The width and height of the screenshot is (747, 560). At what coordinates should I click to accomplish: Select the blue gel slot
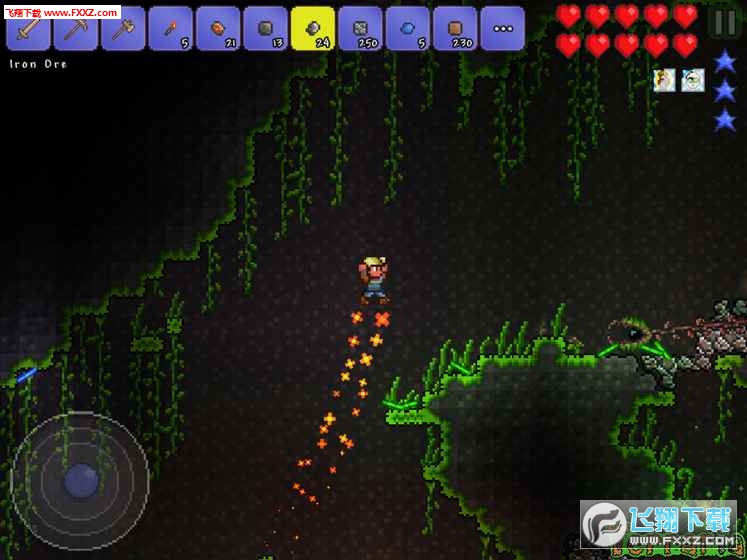point(408,28)
